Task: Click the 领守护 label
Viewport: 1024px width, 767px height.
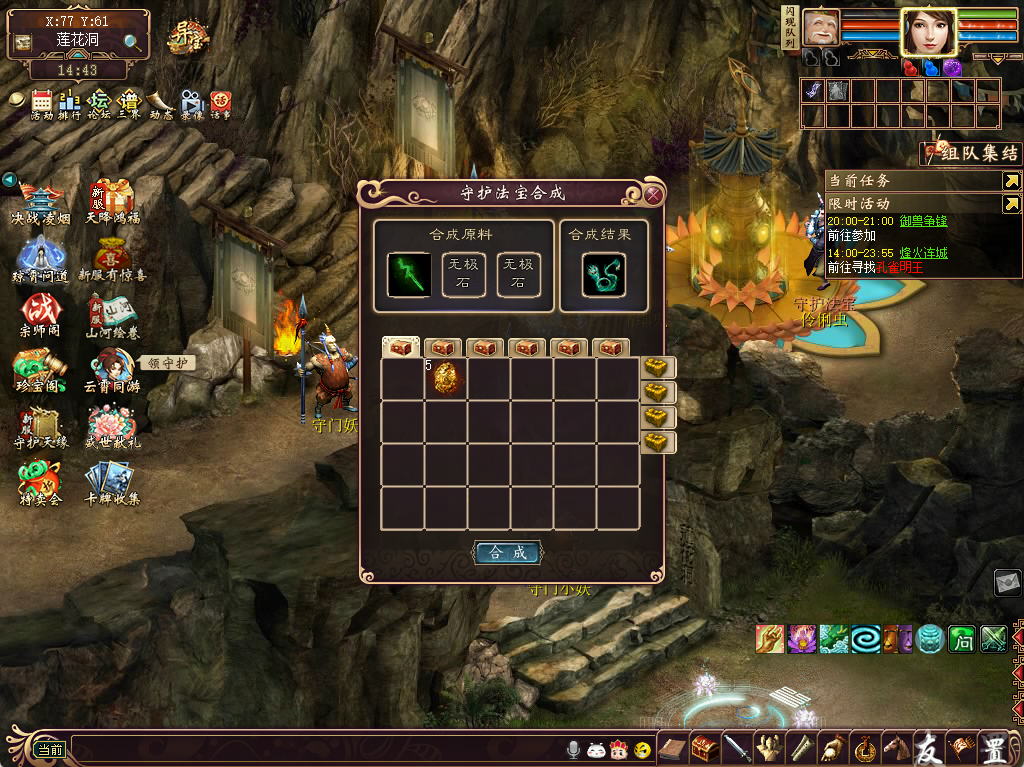Action: point(166,363)
